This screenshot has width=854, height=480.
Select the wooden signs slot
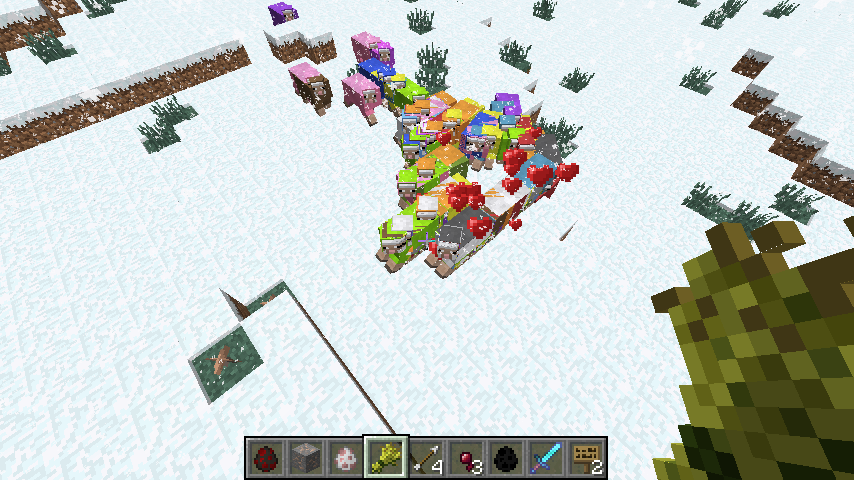tap(586, 458)
